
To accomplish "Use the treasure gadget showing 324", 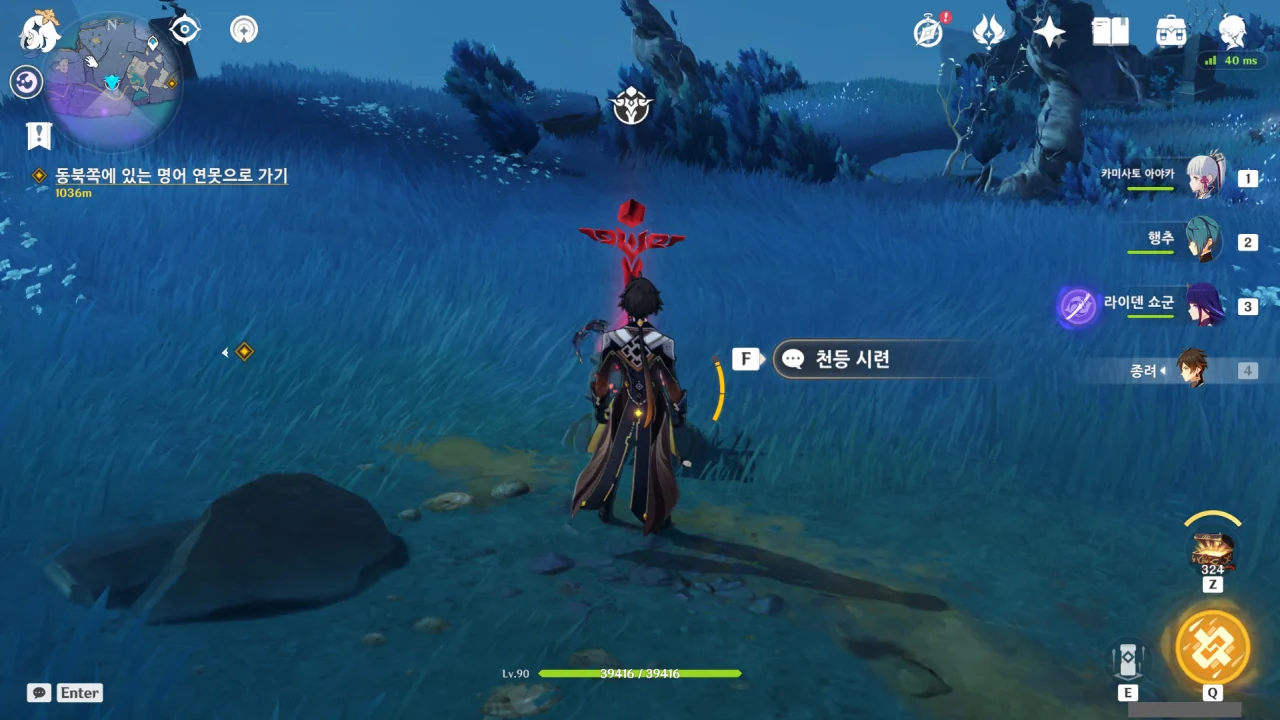I will (x=1212, y=551).
